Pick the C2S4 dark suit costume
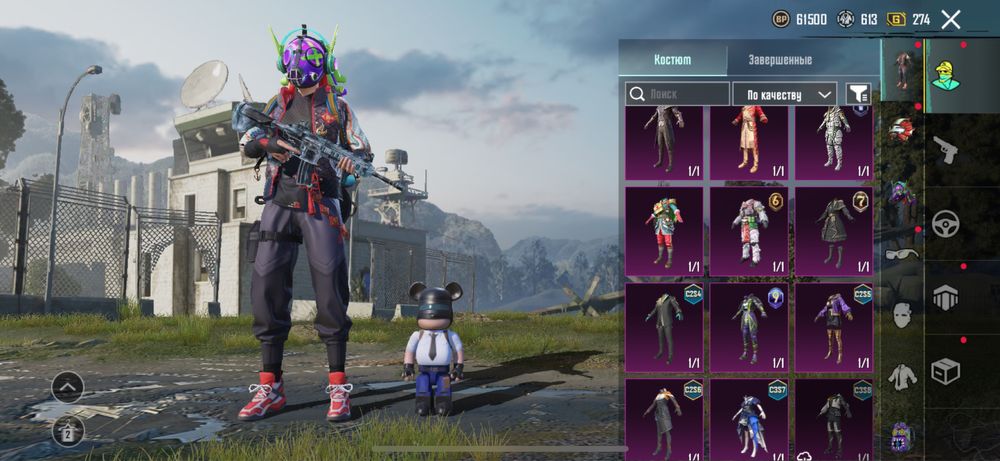The width and height of the screenshot is (1000, 461). click(x=664, y=326)
